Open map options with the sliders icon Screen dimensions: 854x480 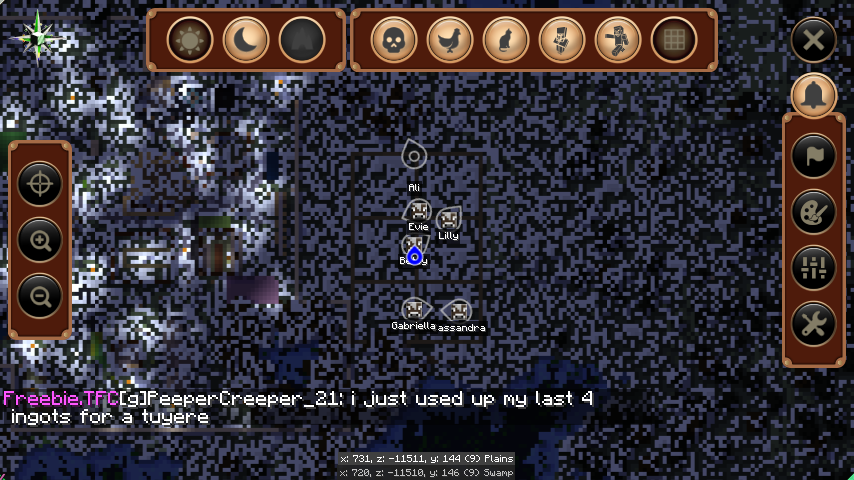point(814,267)
